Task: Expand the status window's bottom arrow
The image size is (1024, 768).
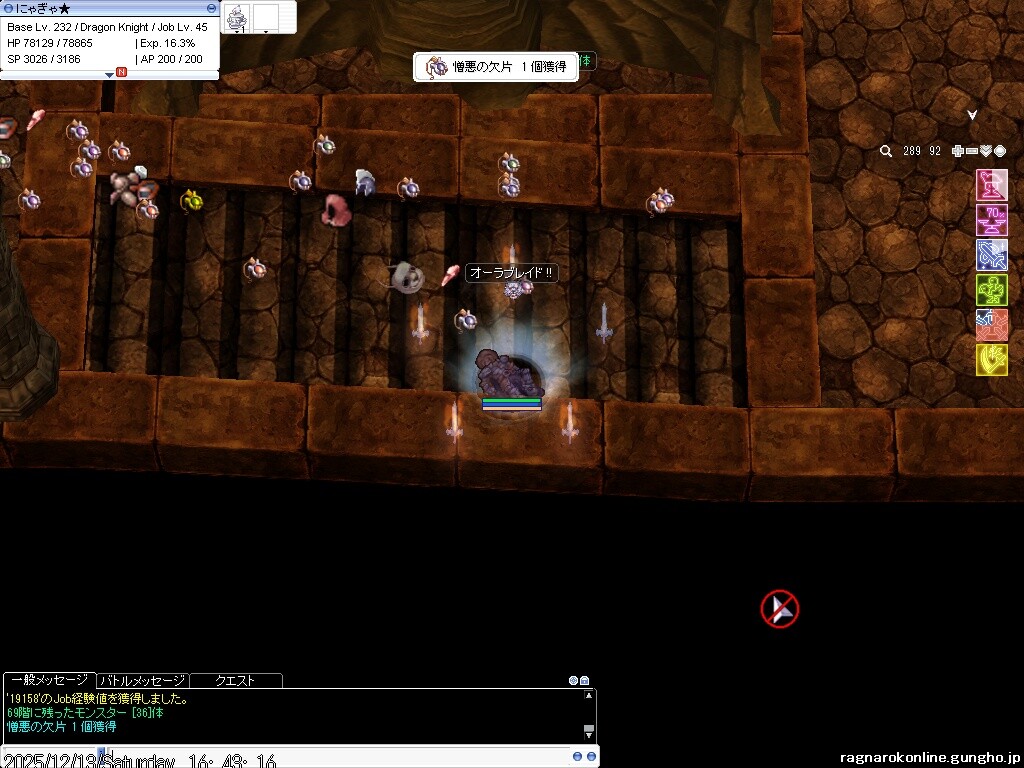Action: 110,74
